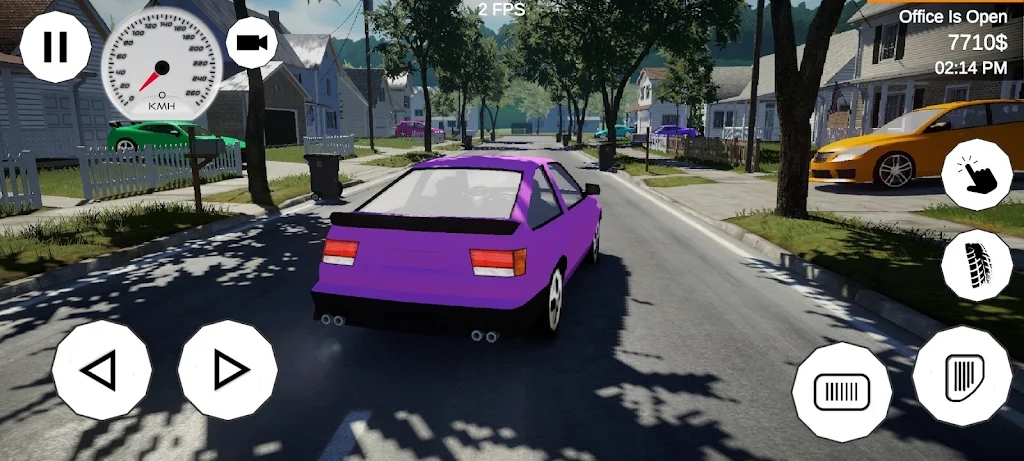Steer left with the left arrow button

point(101,370)
